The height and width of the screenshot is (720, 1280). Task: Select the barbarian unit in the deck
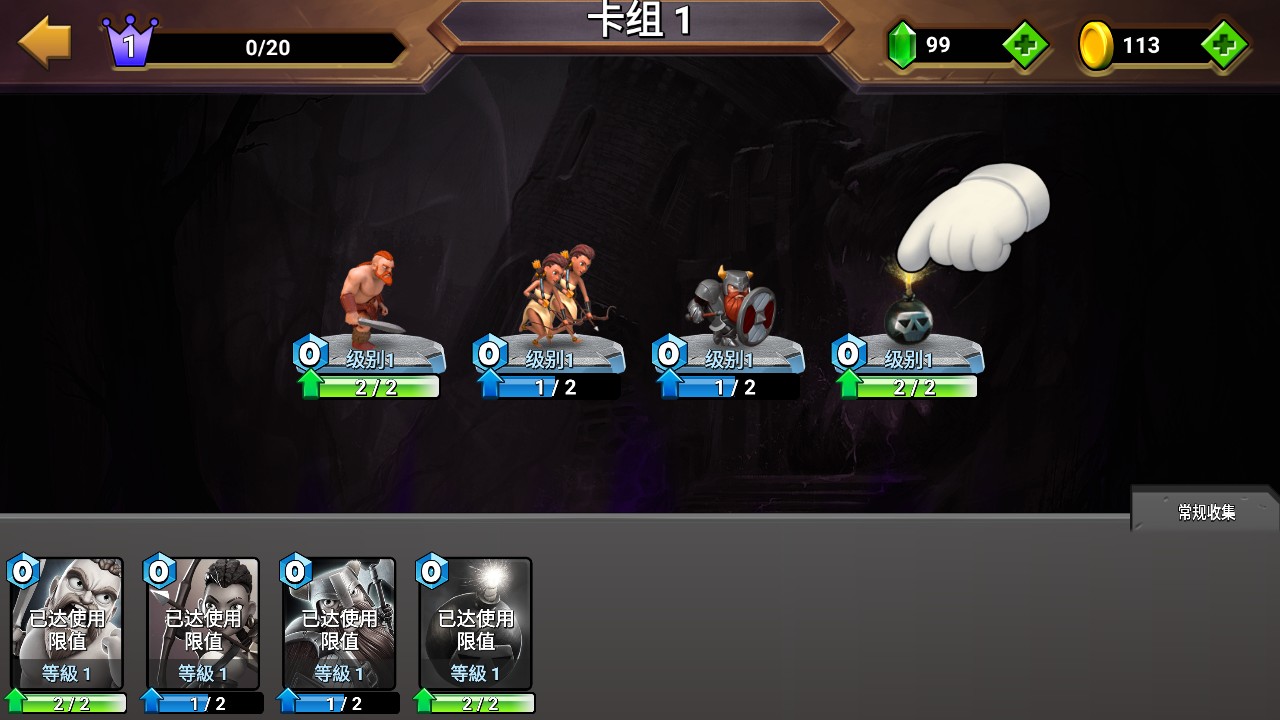[x=369, y=300]
